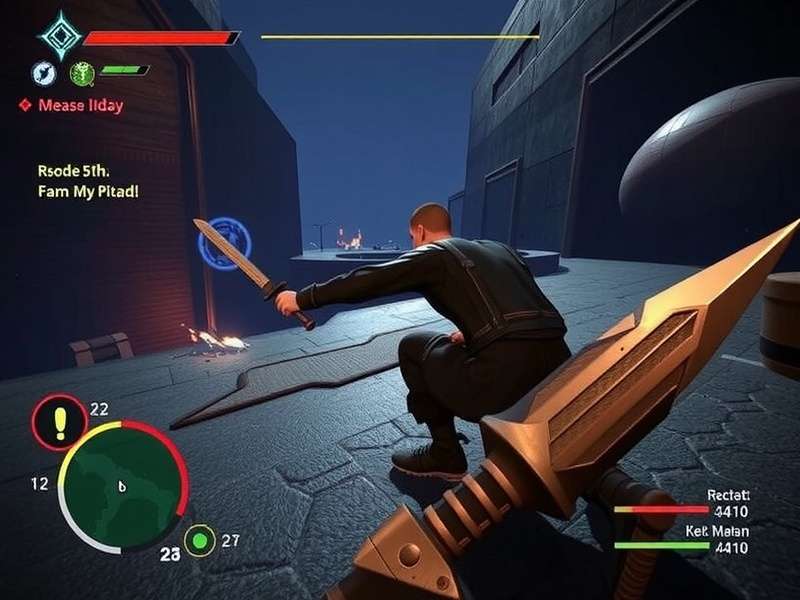Click the yellow exclamation alert icon

coord(59,422)
